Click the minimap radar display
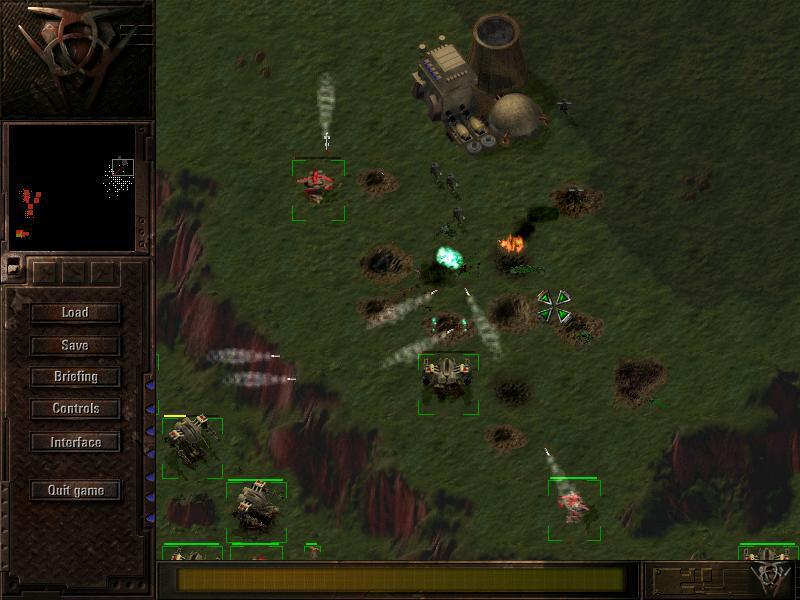The height and width of the screenshot is (600, 800). pos(72,188)
